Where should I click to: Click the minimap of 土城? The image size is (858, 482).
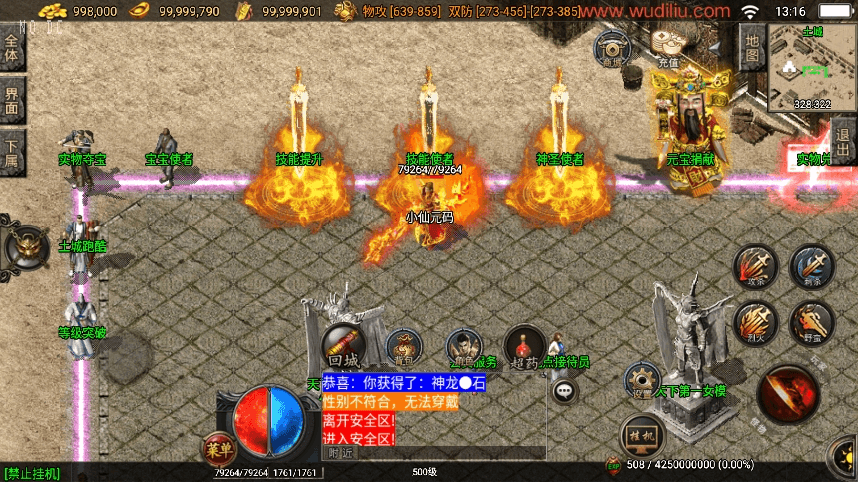[812, 66]
